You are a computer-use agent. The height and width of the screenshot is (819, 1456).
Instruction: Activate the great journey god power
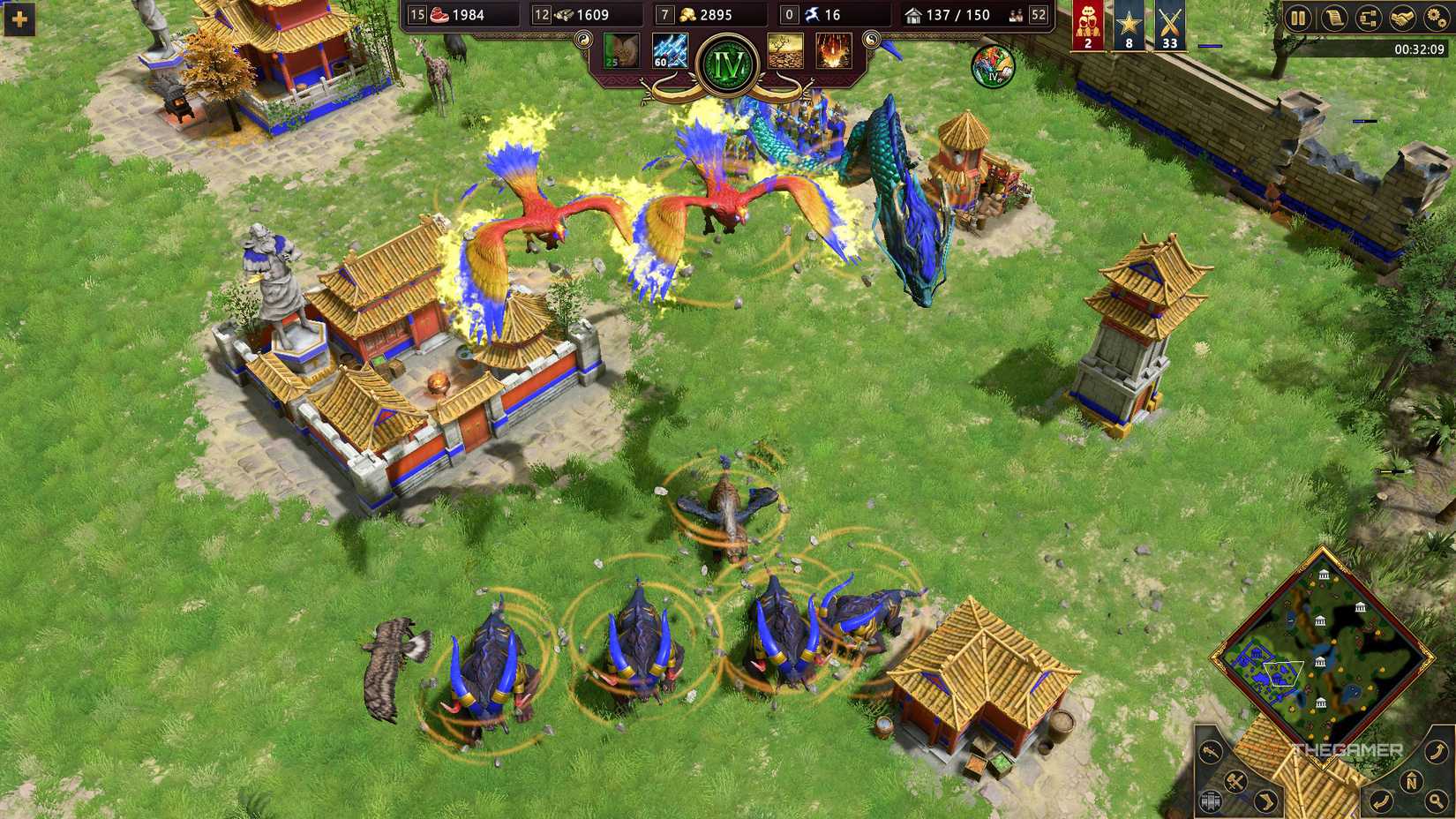click(x=621, y=50)
